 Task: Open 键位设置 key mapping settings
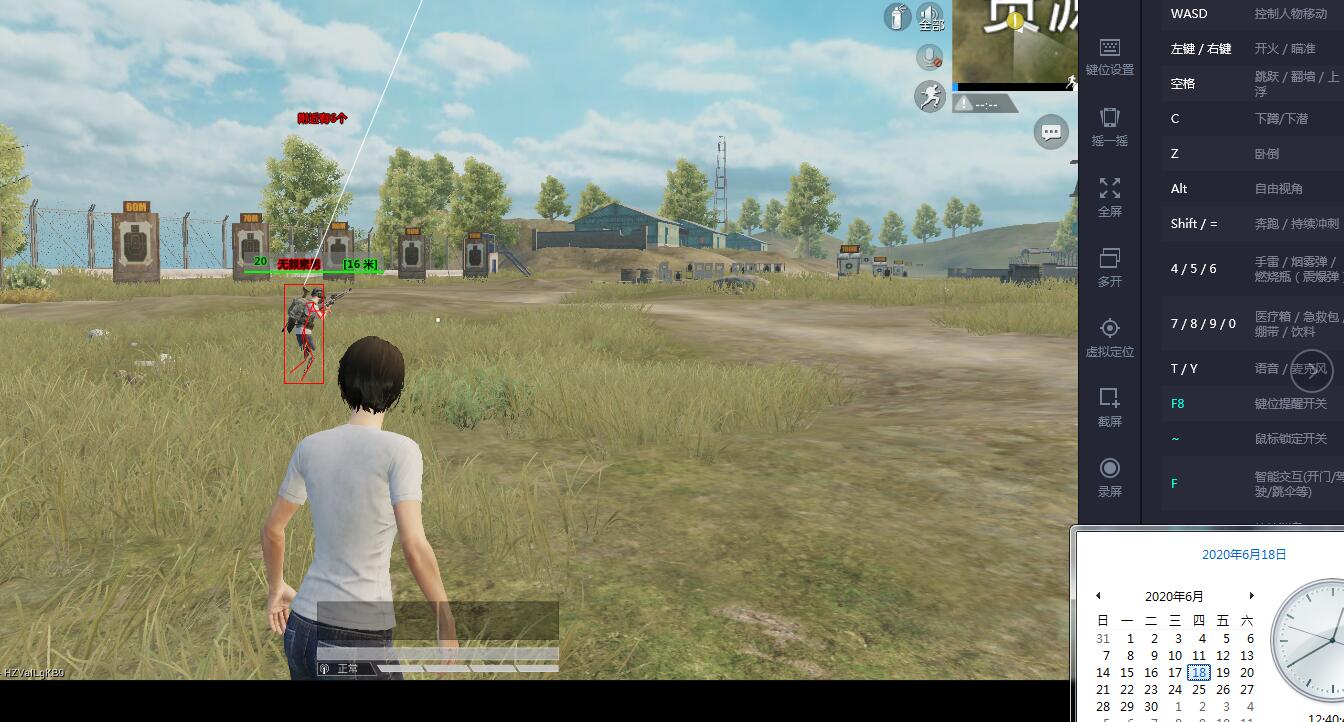(x=1109, y=56)
